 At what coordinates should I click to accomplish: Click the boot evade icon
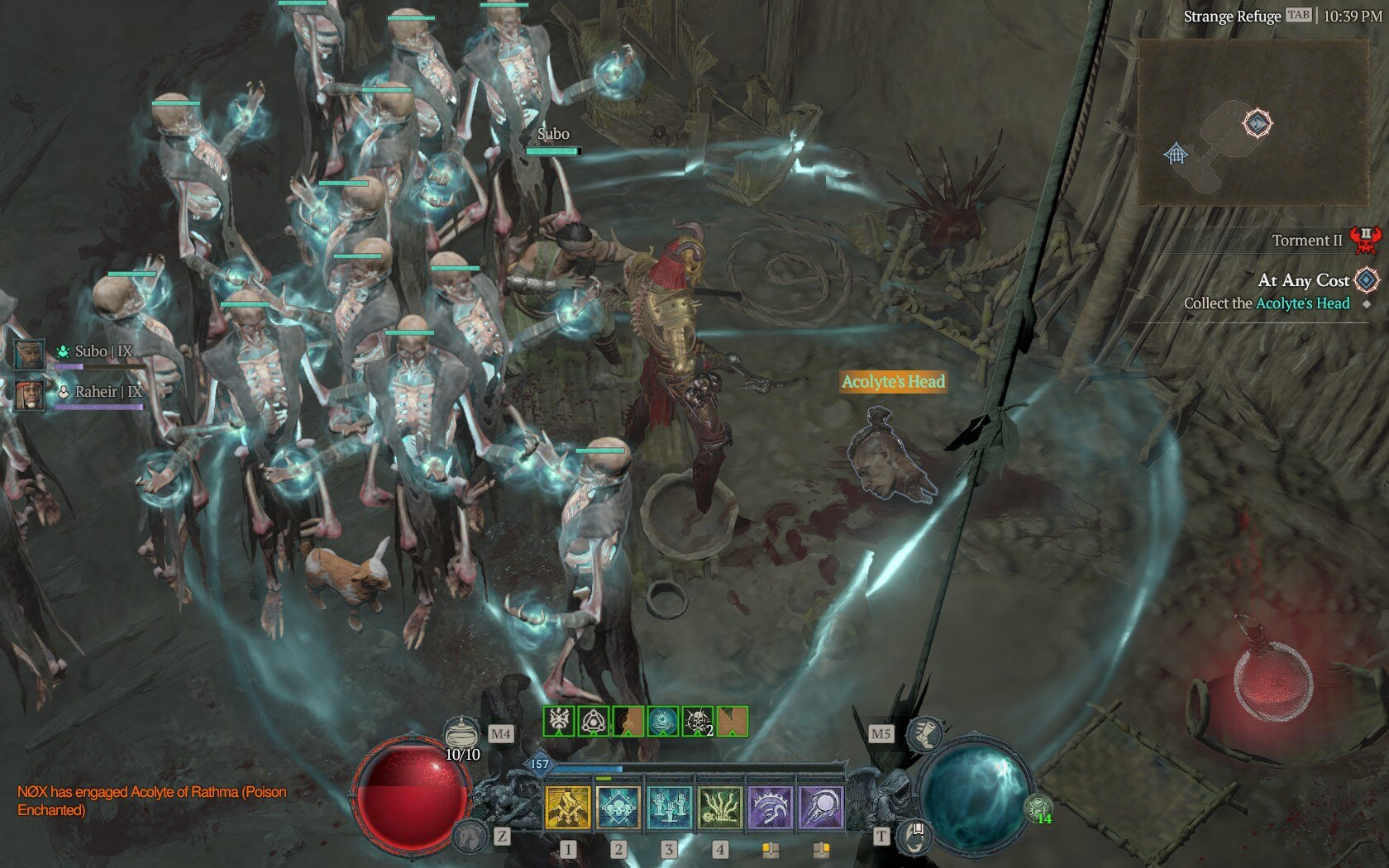point(923,733)
